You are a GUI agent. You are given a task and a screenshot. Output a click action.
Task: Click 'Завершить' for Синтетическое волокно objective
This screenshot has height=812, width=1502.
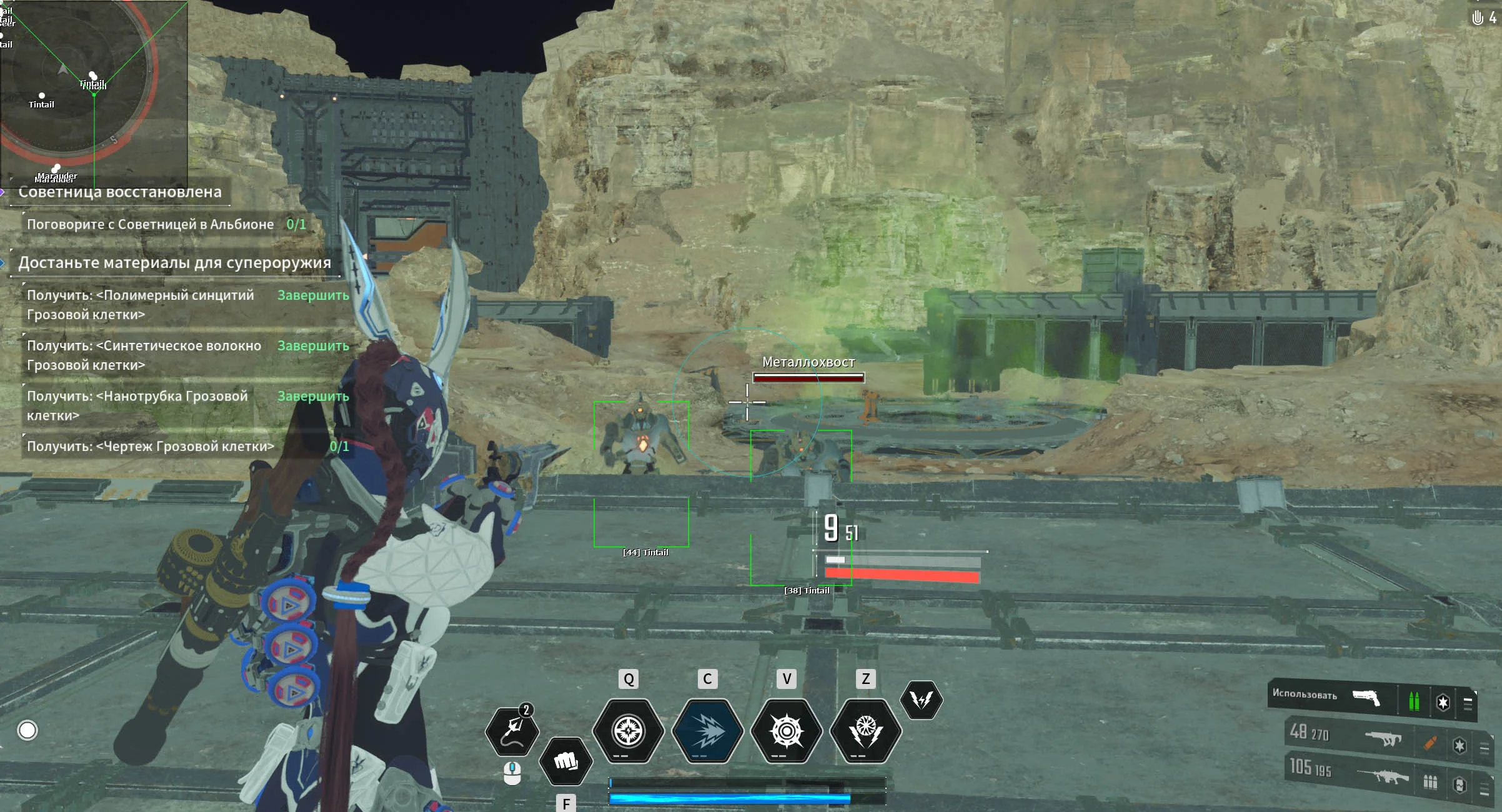(x=313, y=345)
